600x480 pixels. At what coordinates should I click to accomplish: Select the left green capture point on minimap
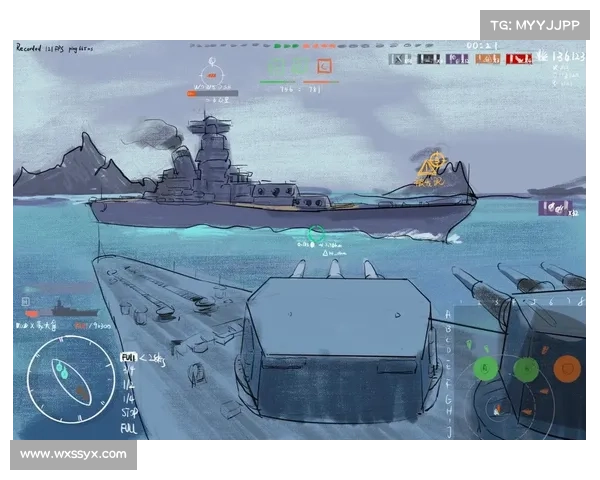click(486, 368)
